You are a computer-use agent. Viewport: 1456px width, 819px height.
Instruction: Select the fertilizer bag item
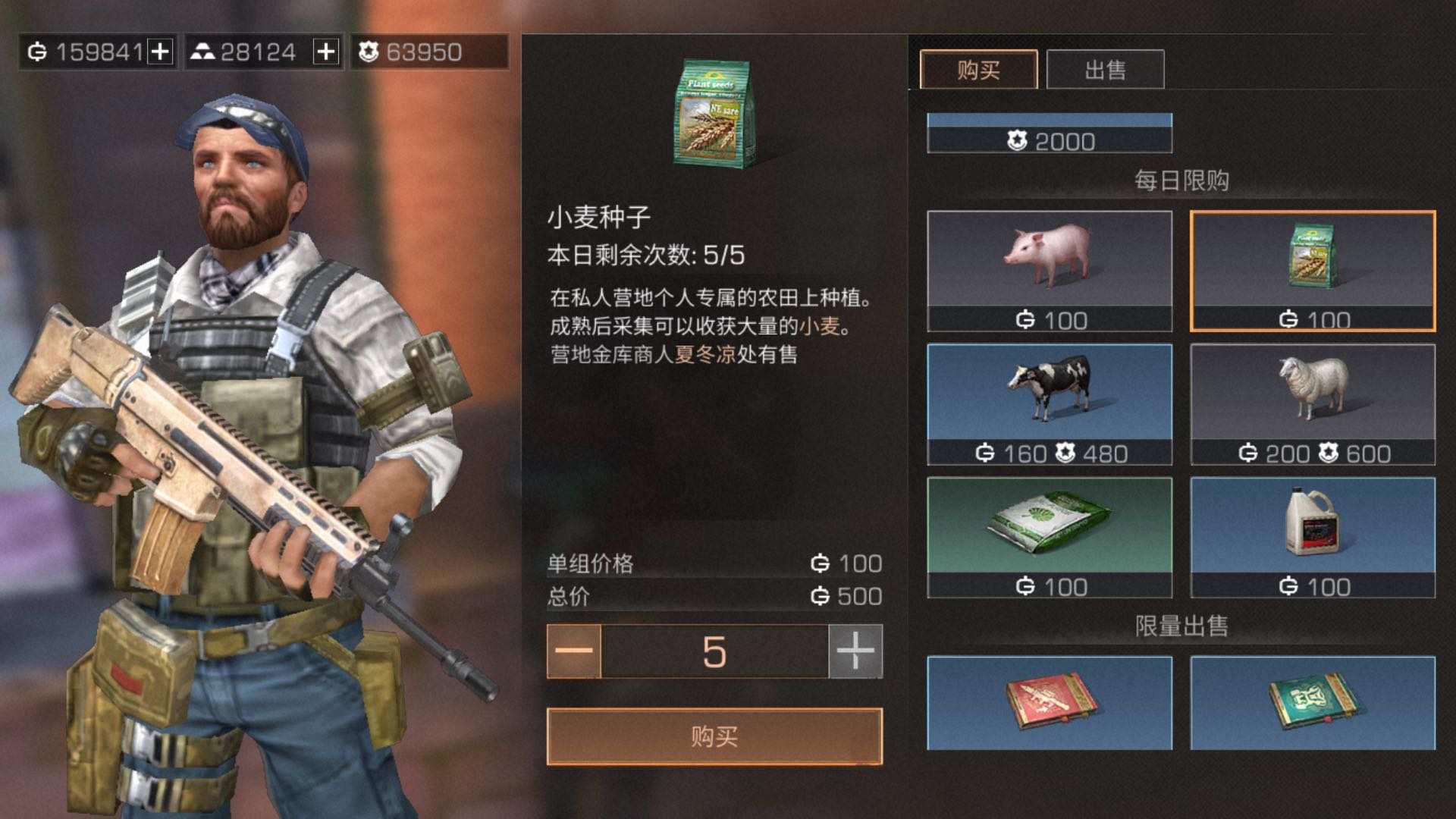coord(1050,537)
